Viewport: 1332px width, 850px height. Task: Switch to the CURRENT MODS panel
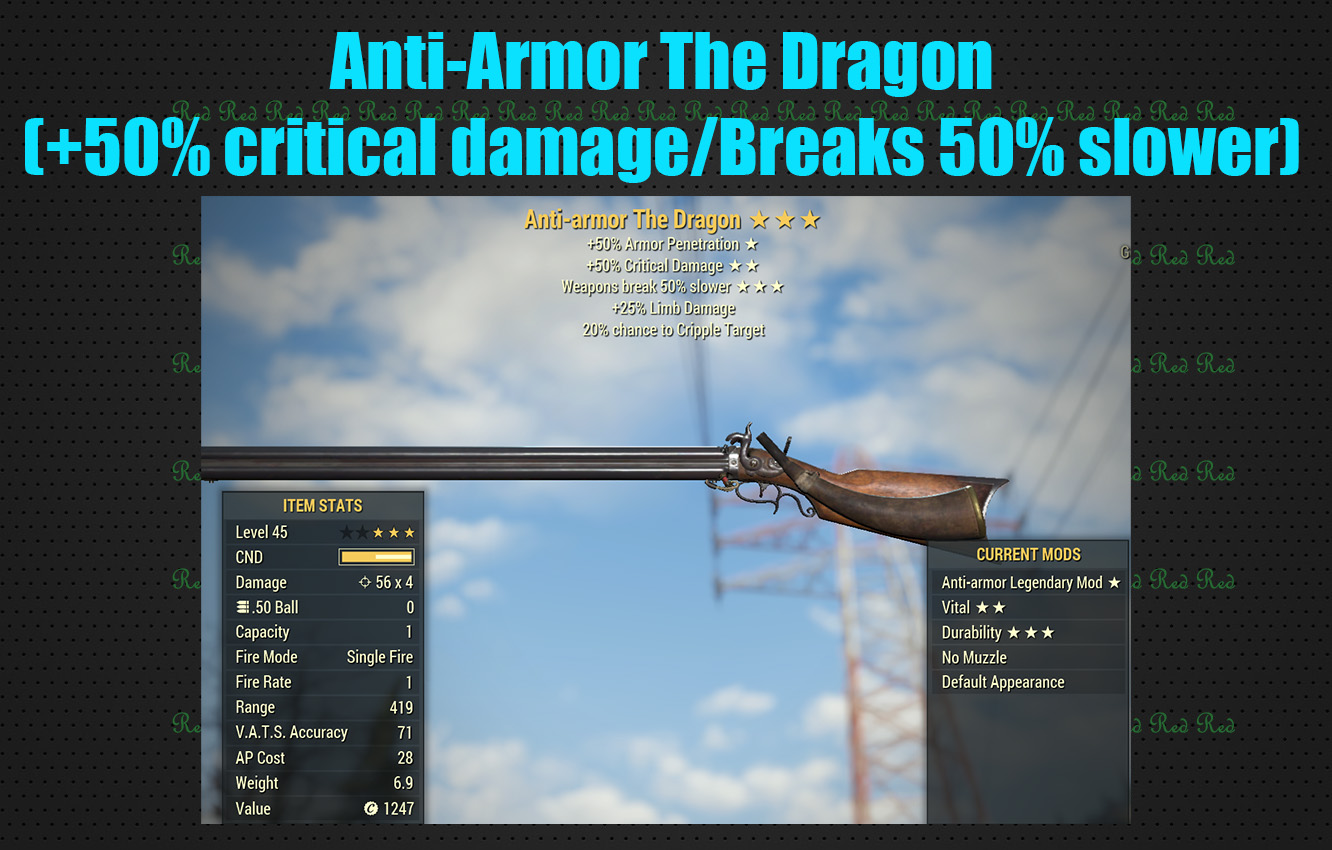pyautogui.click(x=1028, y=555)
